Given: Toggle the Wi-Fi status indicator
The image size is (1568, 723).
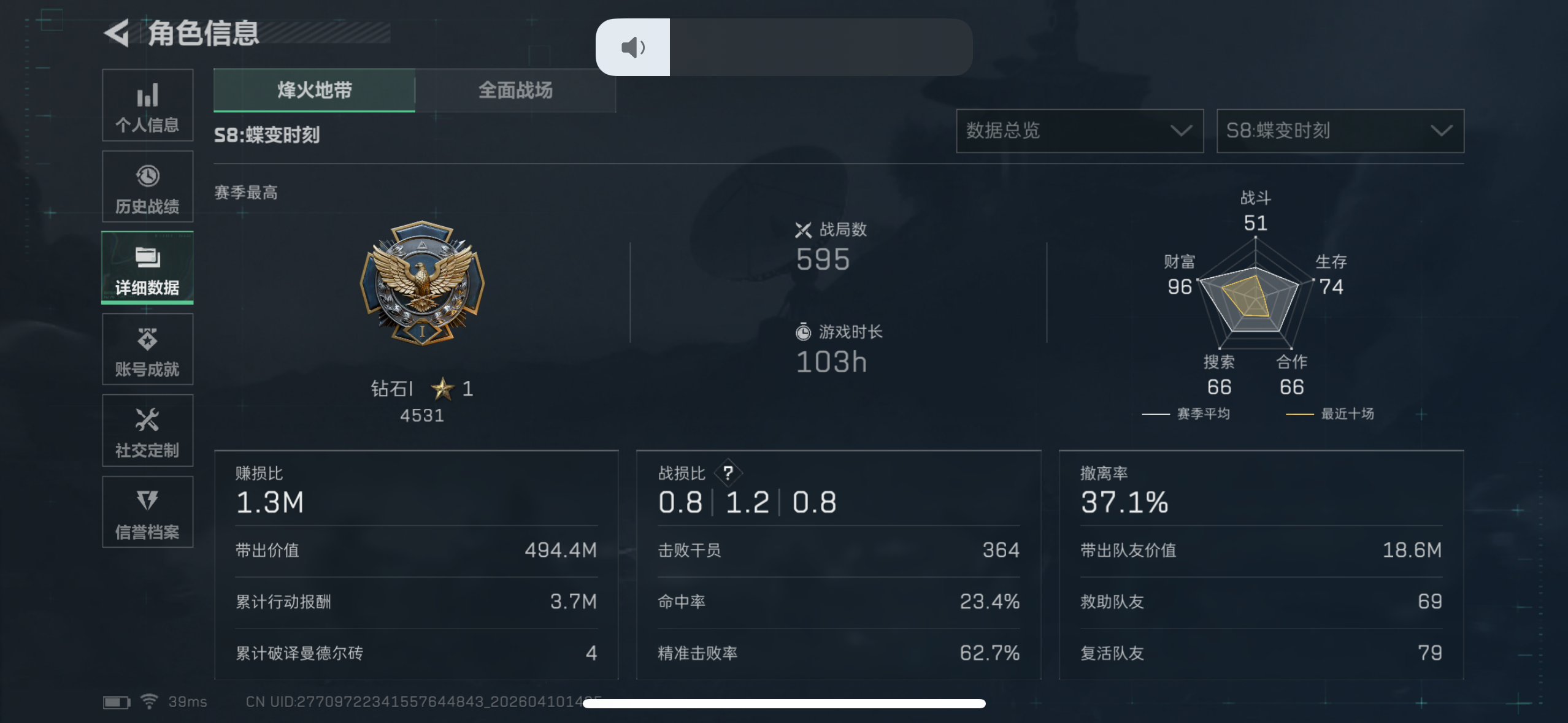Looking at the screenshot, I should [x=149, y=701].
